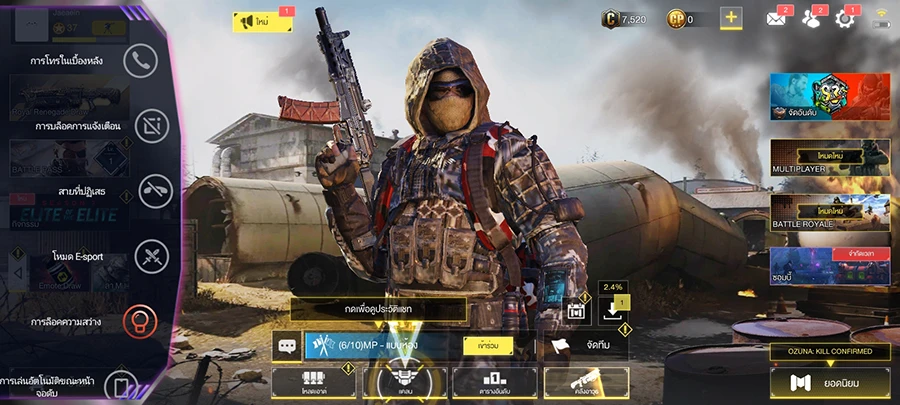Open the ranked match banner

click(x=829, y=97)
